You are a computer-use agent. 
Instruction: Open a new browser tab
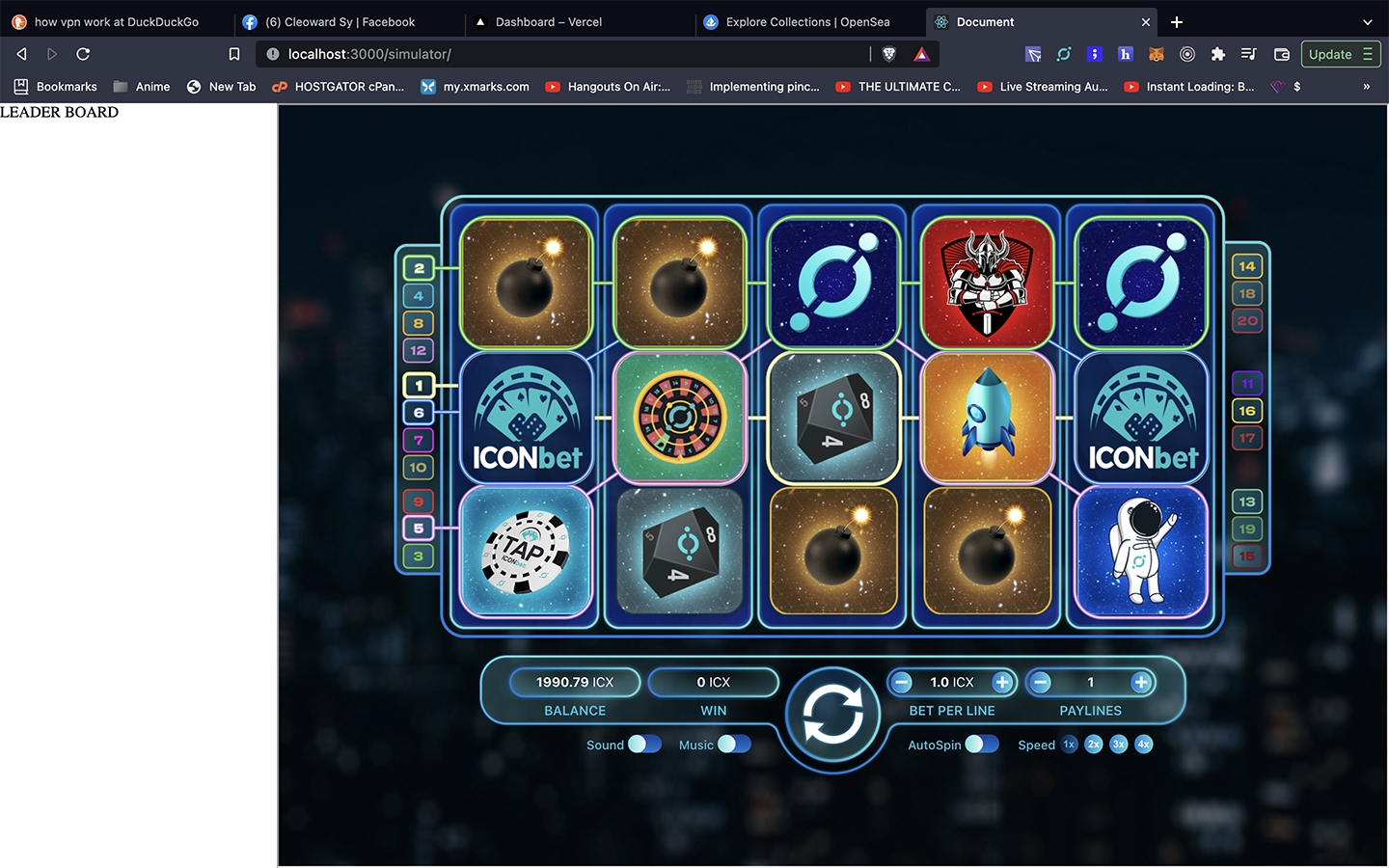point(1177,22)
